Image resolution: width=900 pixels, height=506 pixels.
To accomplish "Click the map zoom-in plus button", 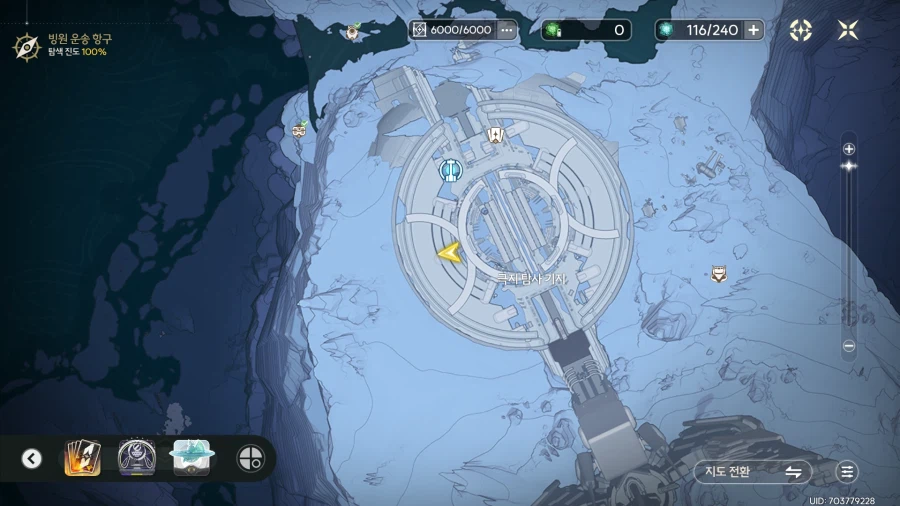I will 849,149.
